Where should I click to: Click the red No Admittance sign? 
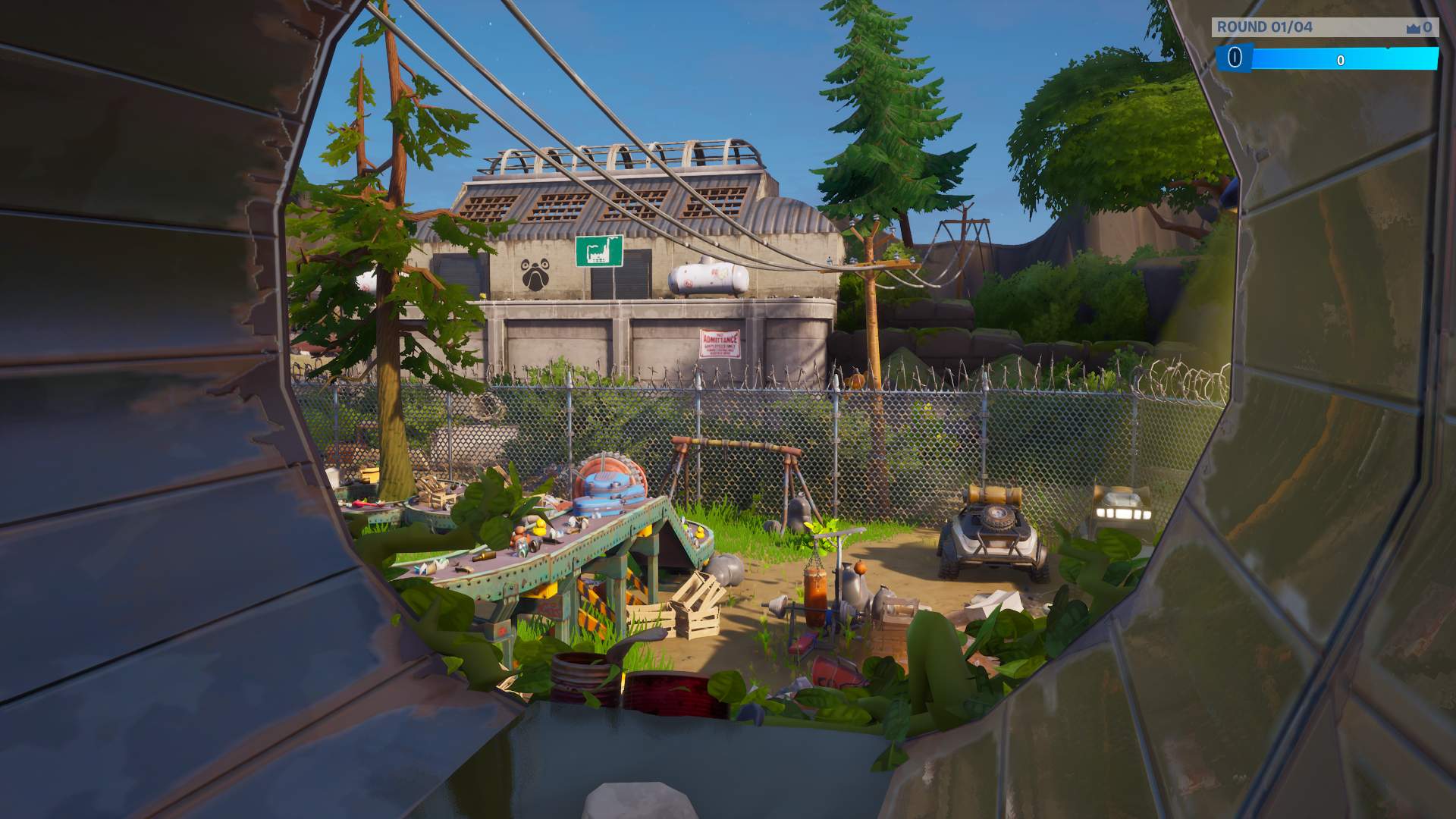pyautogui.click(x=720, y=342)
